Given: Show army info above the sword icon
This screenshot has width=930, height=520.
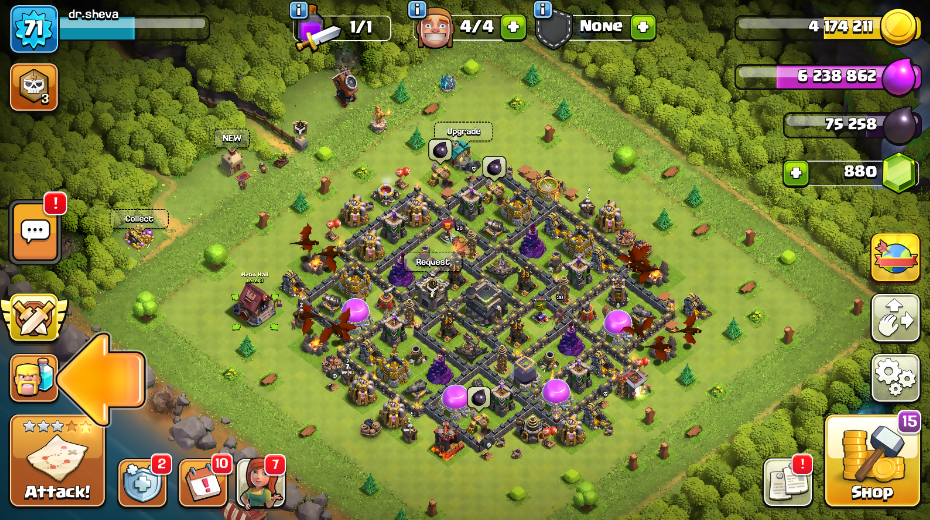Looking at the screenshot, I should (298, 9).
